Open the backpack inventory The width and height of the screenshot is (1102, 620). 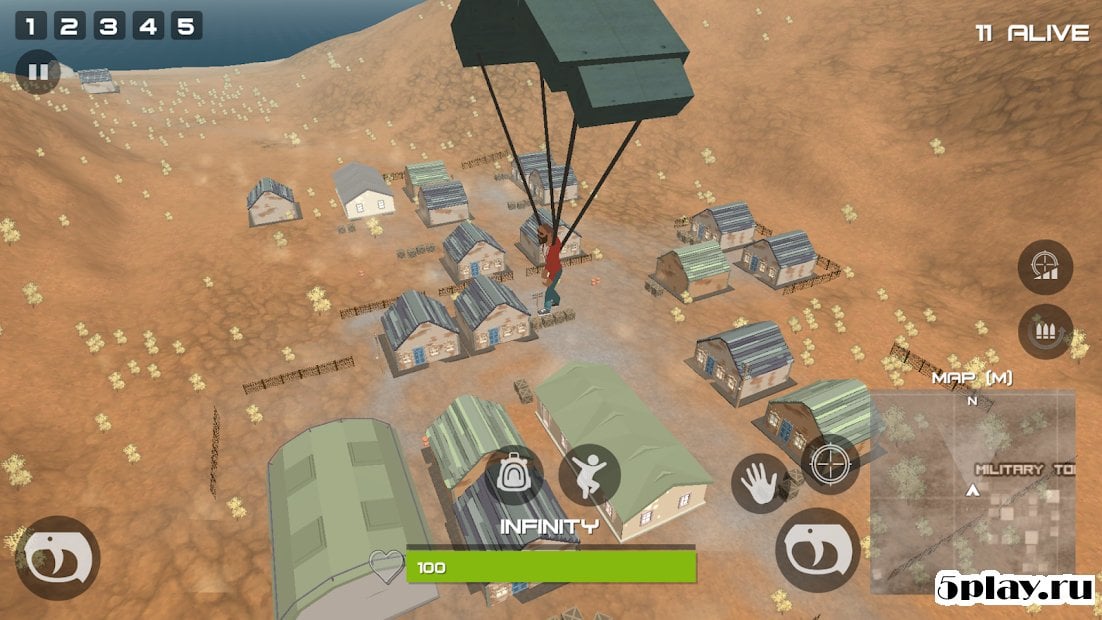tap(514, 475)
